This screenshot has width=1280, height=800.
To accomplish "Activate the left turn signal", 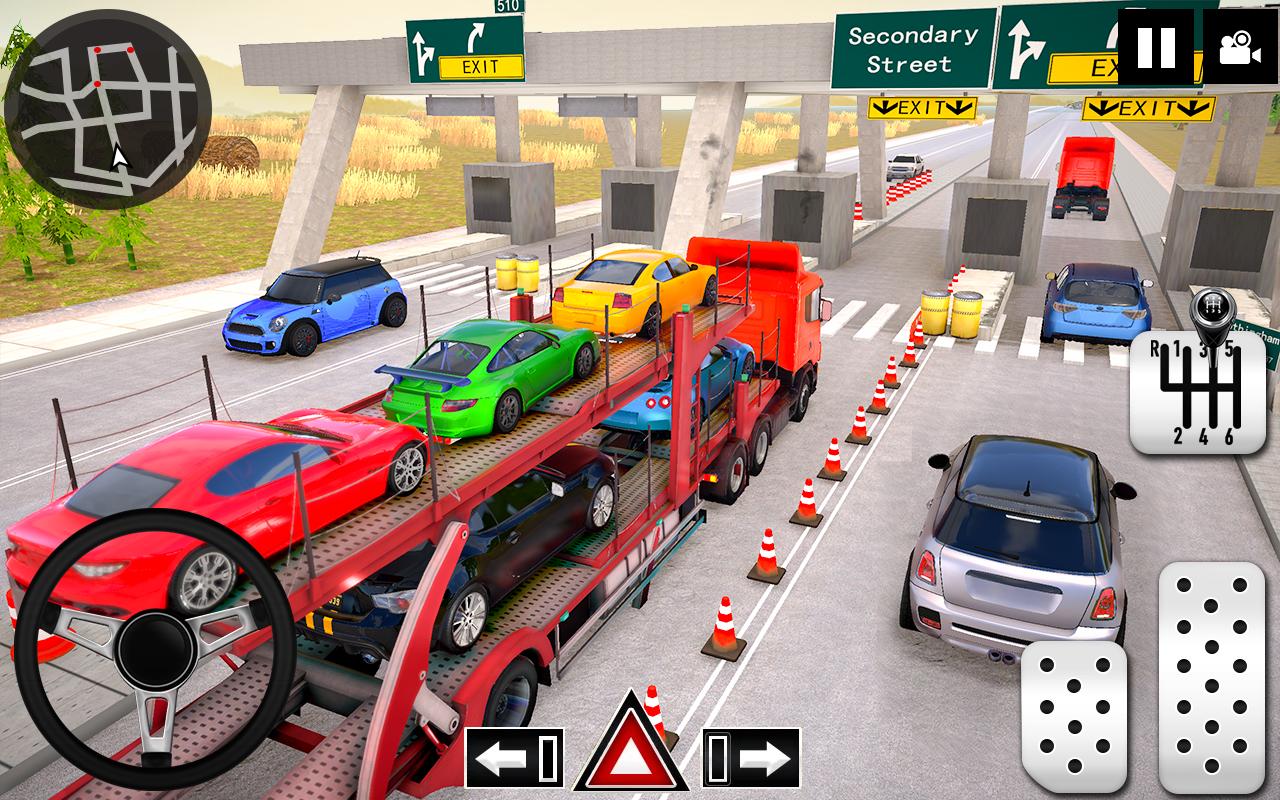I will coord(514,758).
